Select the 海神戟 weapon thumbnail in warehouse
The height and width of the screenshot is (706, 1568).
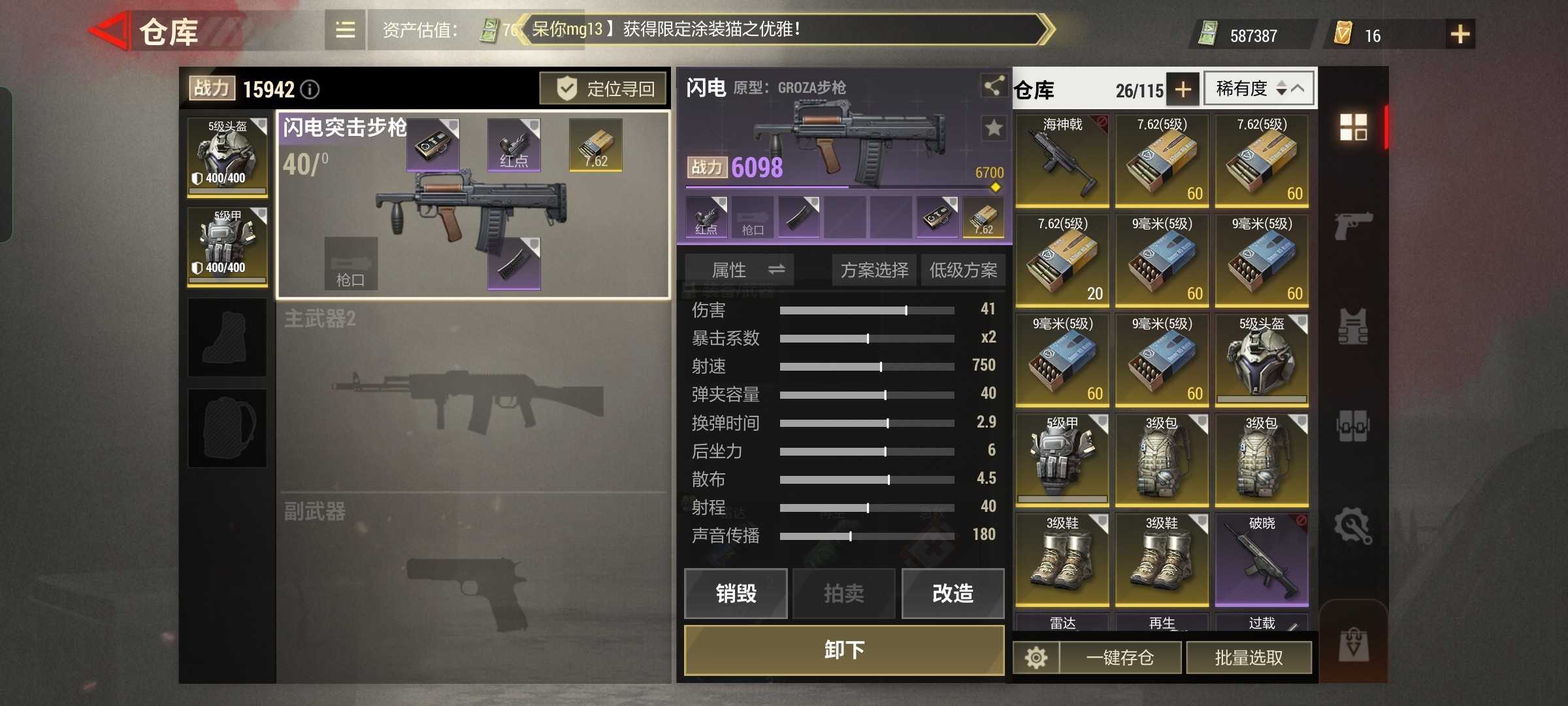1063,160
